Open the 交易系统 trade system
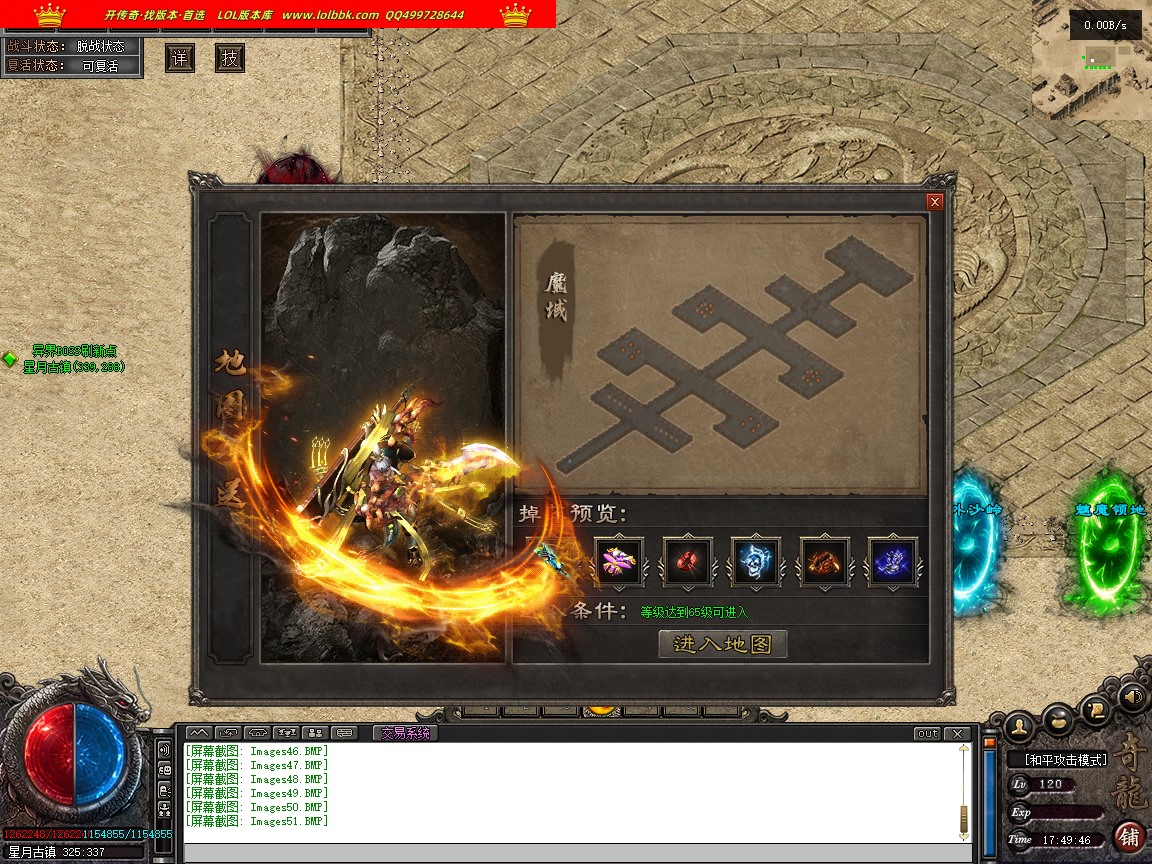 (406, 733)
